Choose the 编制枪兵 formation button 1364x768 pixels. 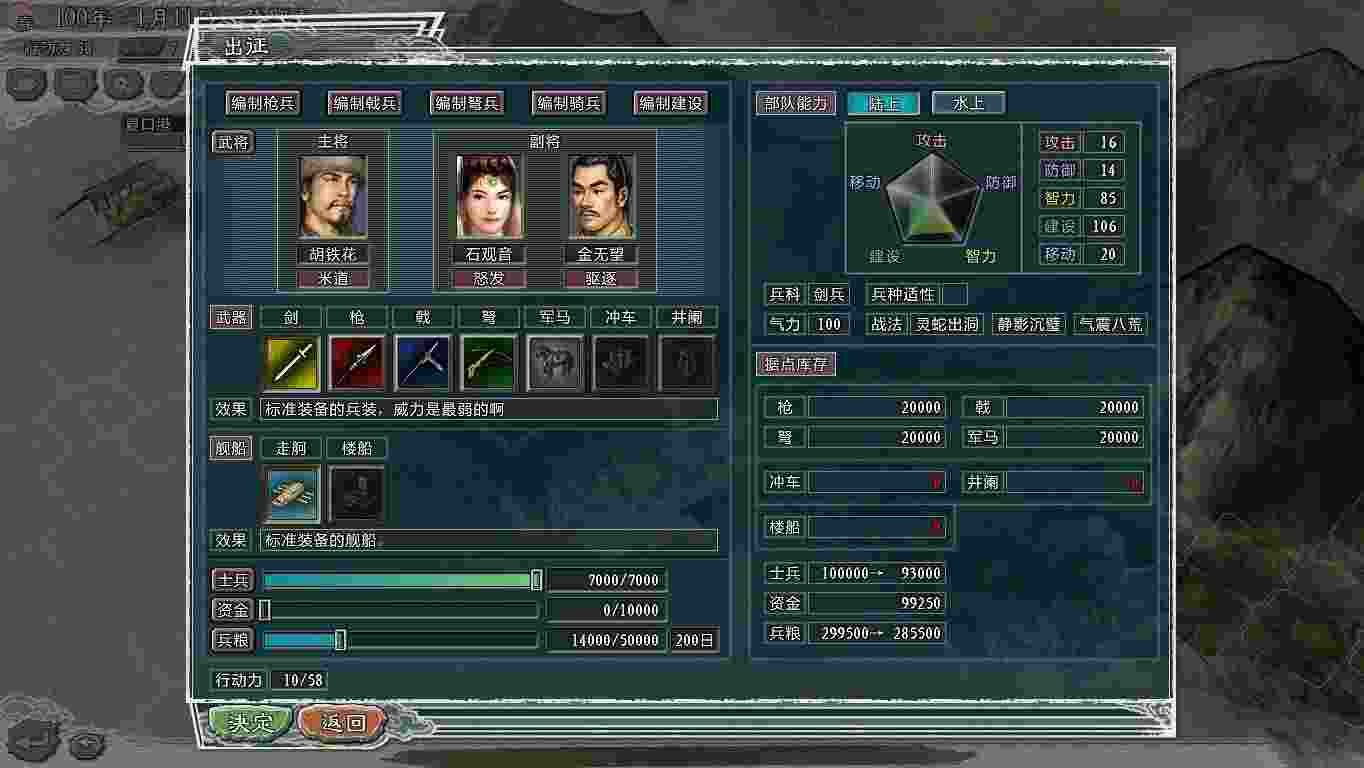tap(263, 103)
